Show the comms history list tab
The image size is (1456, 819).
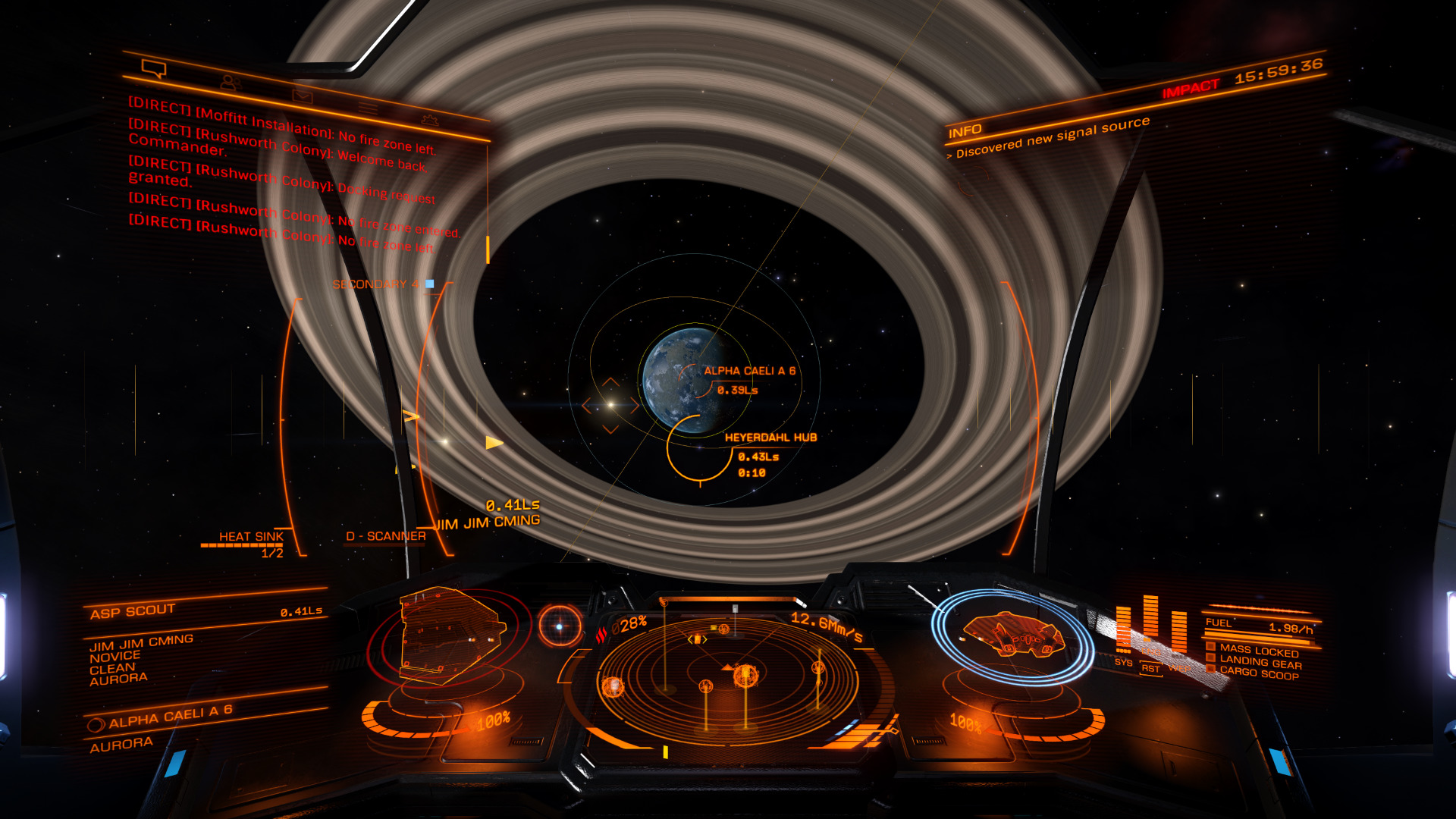tap(369, 108)
